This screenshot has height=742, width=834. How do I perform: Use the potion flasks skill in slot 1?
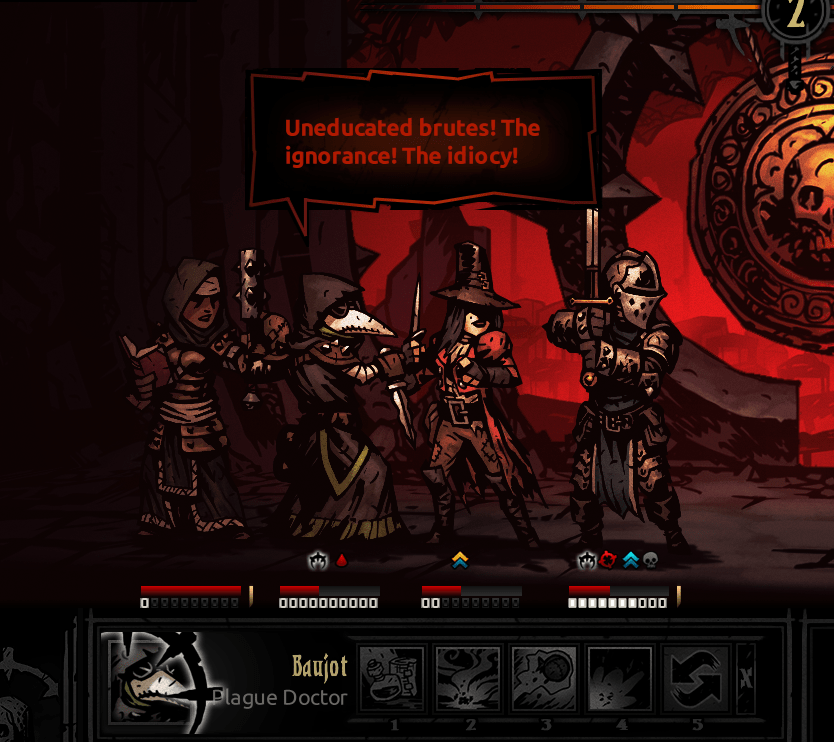[393, 678]
